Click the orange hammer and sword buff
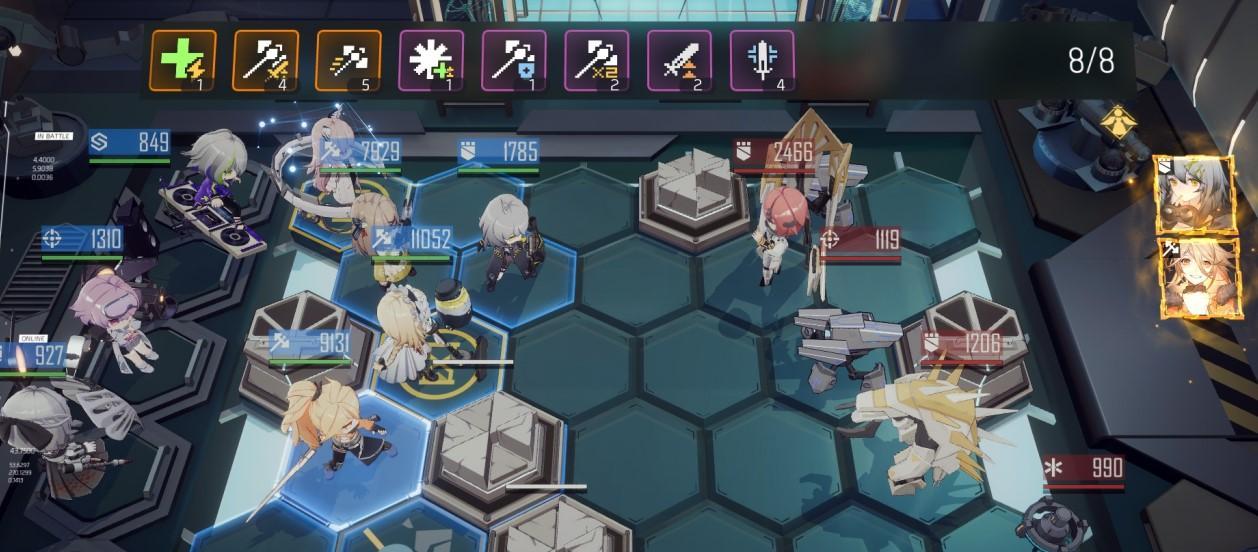This screenshot has height=552, width=1258. point(265,60)
